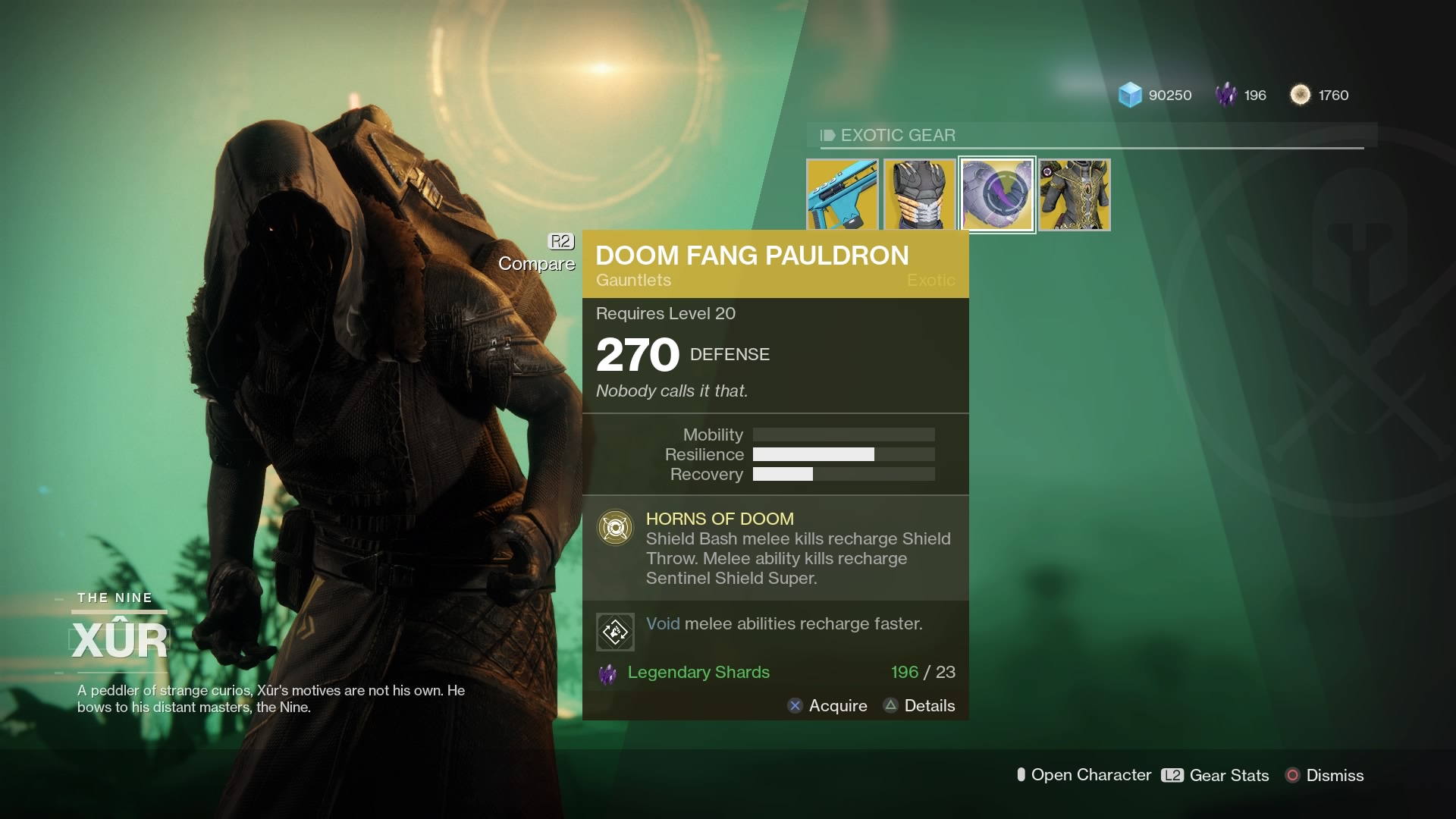Viewport: 1456px width, 819px height.
Task: Click the Bright Dust currency icon
Action: click(1301, 95)
